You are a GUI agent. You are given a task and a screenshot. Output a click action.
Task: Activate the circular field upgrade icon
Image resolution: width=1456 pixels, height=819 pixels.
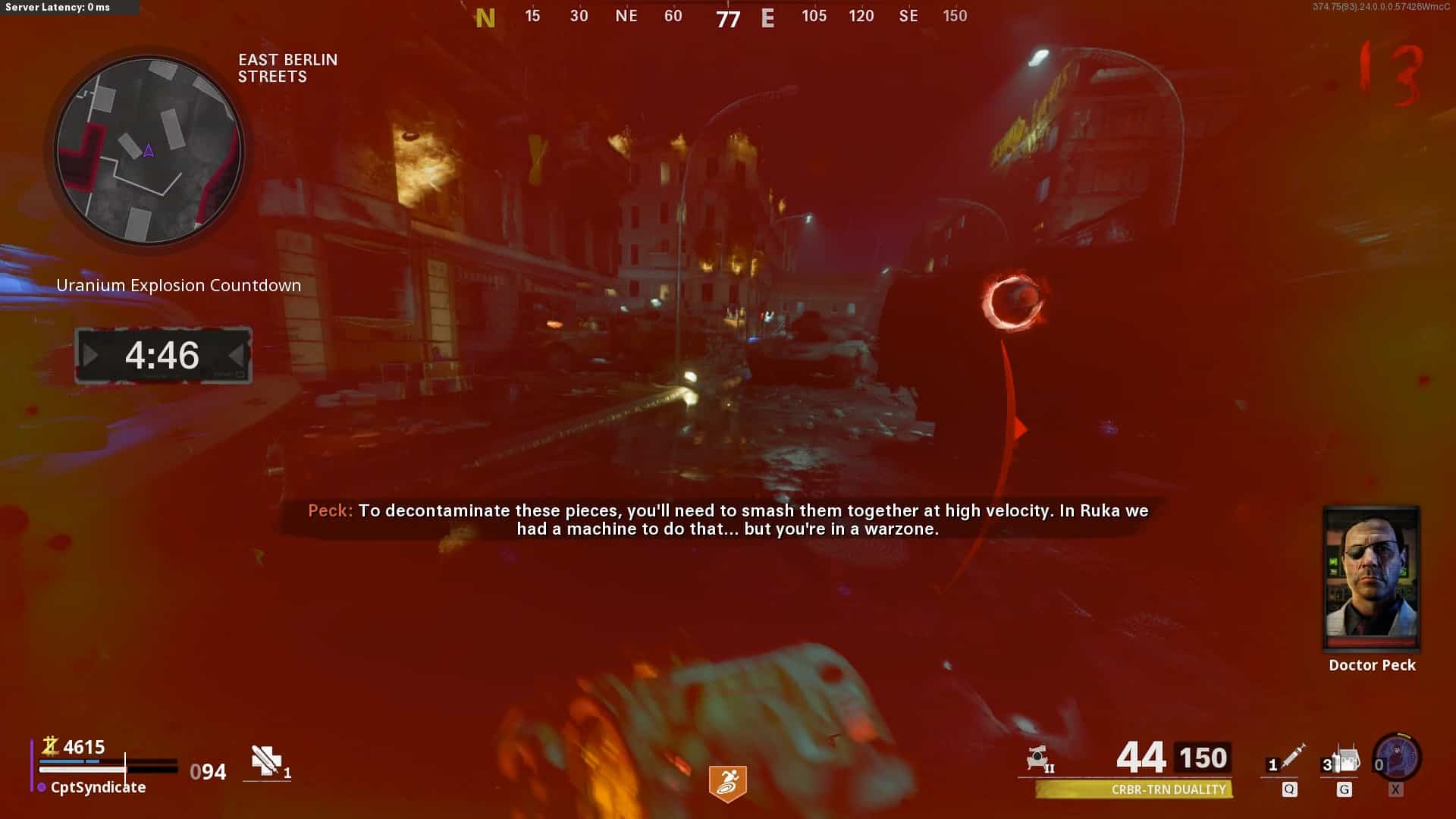[1397, 758]
